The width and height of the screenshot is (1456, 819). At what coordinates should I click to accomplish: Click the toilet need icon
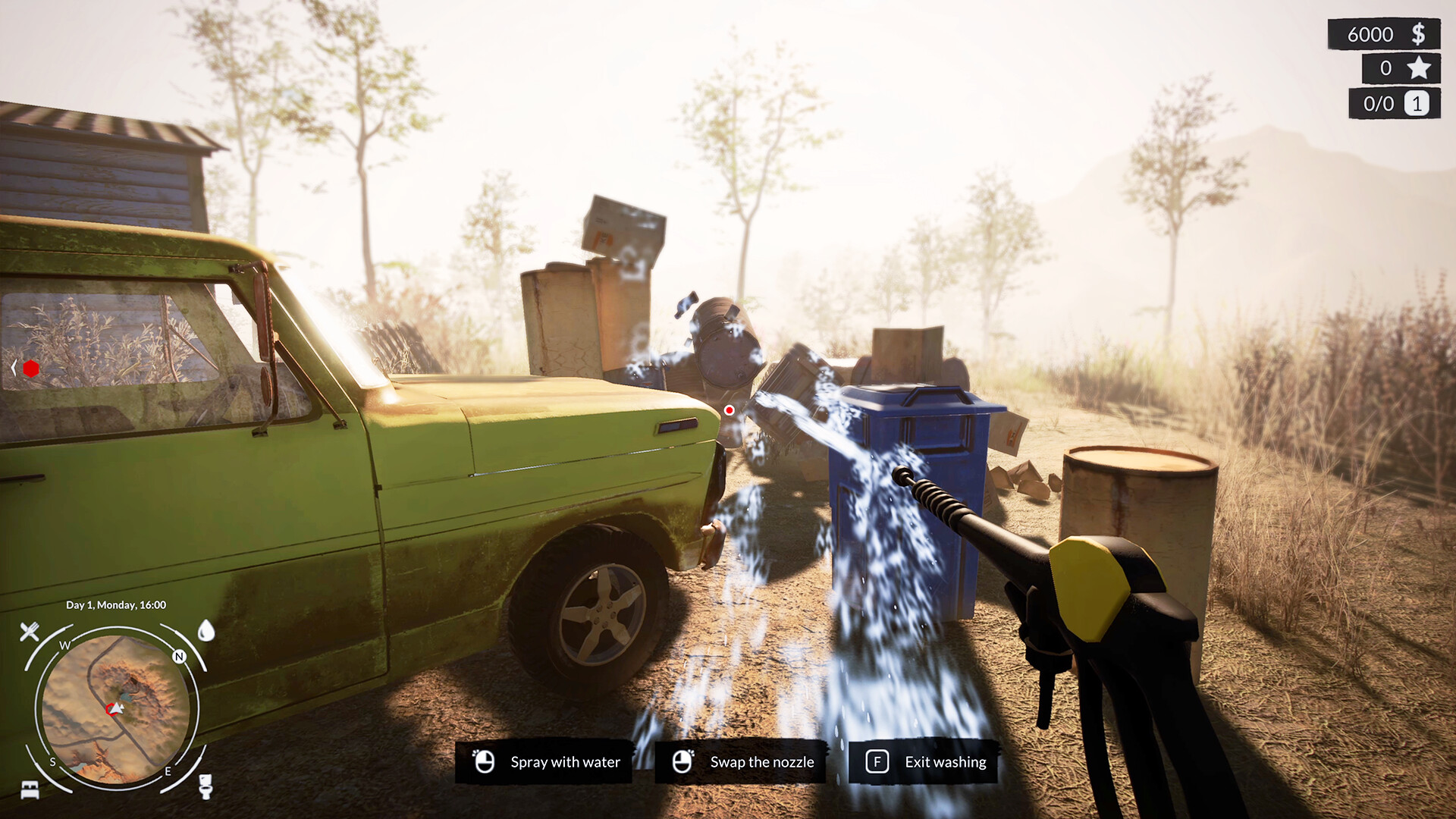click(206, 786)
